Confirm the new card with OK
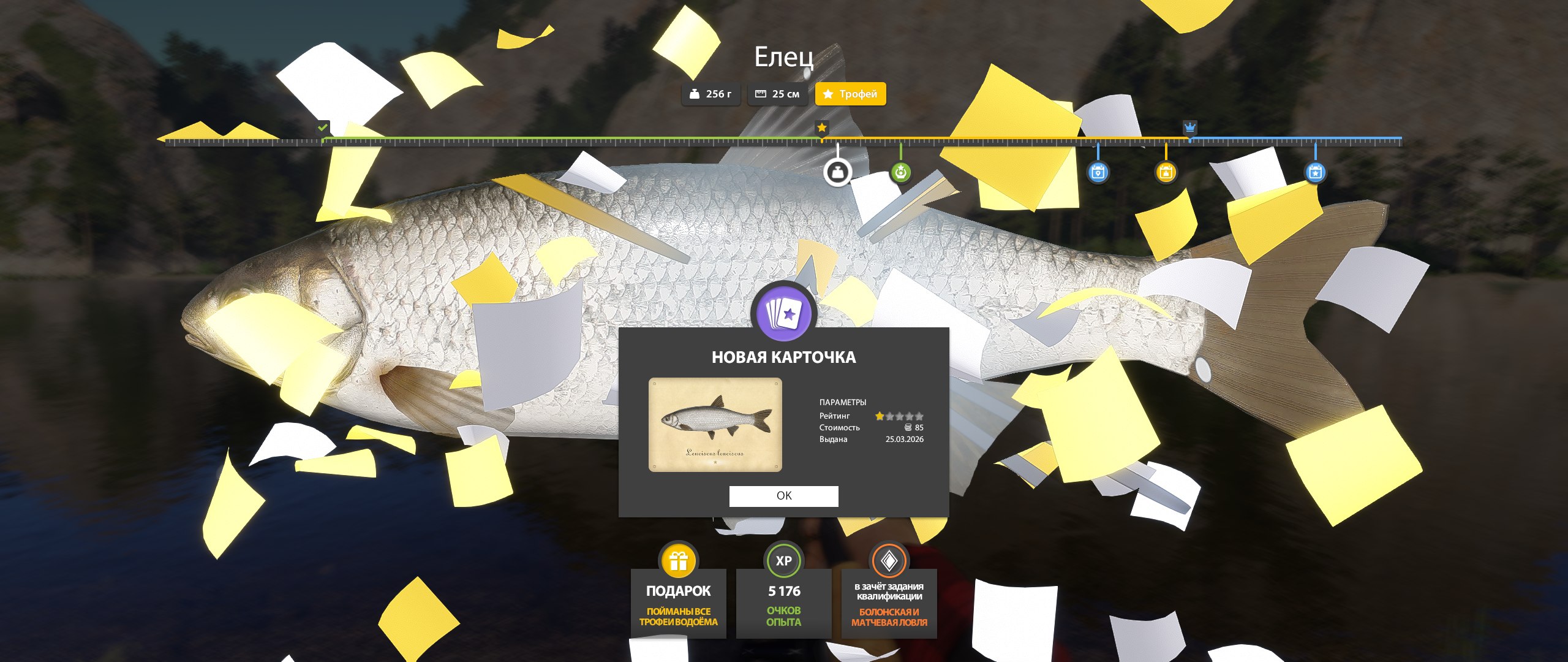 pyautogui.click(x=783, y=496)
